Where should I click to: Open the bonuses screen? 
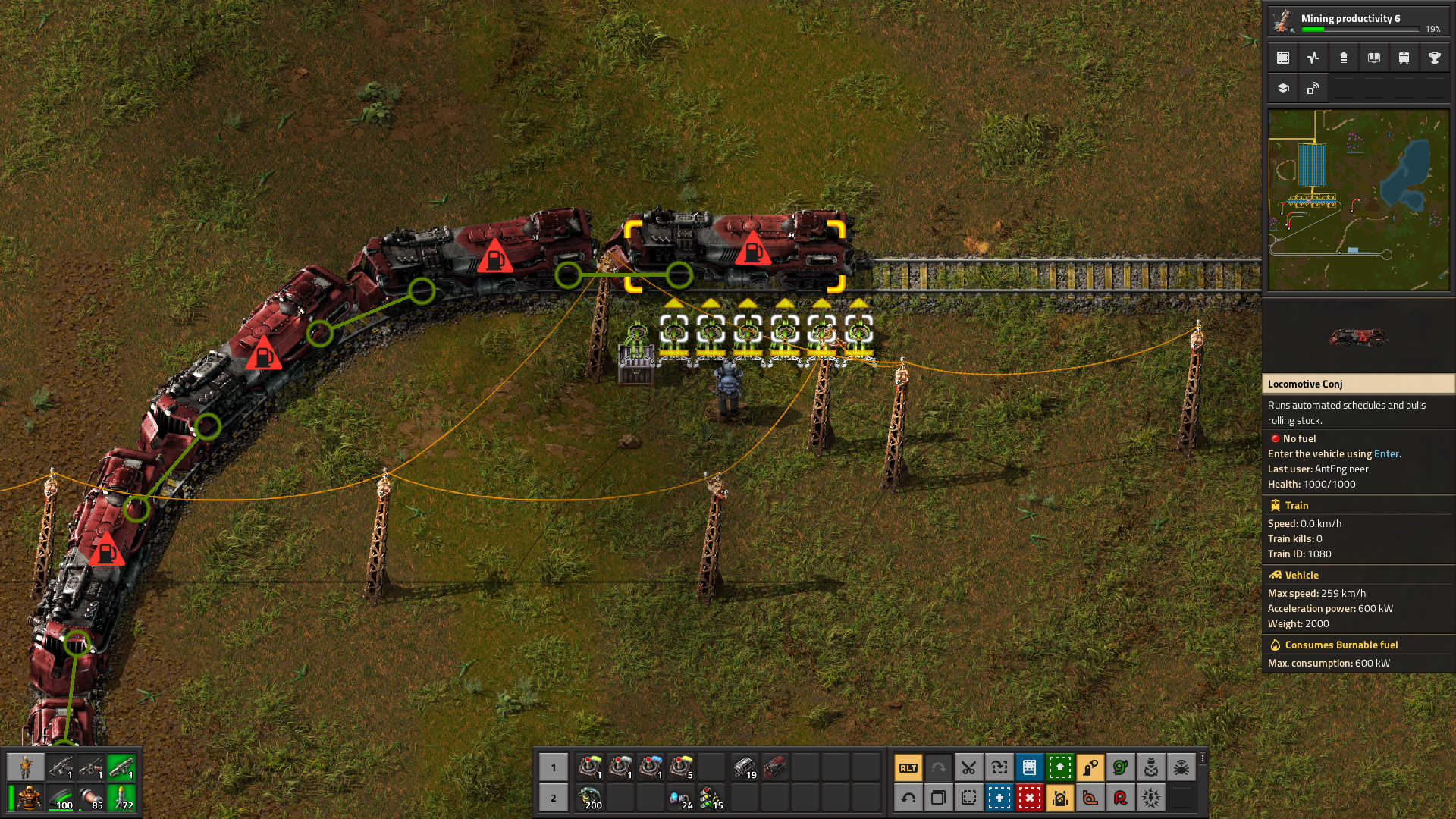click(x=1343, y=57)
